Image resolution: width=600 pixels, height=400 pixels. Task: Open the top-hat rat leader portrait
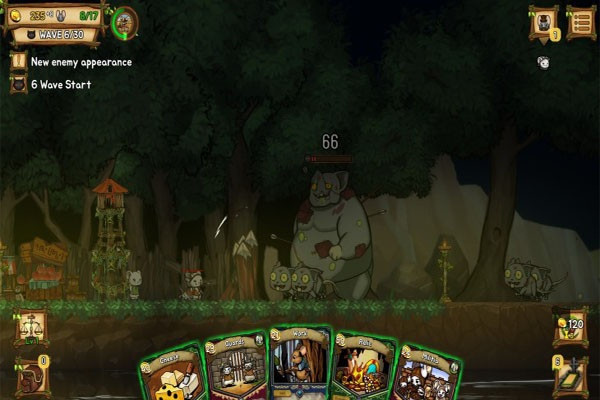coord(544,21)
